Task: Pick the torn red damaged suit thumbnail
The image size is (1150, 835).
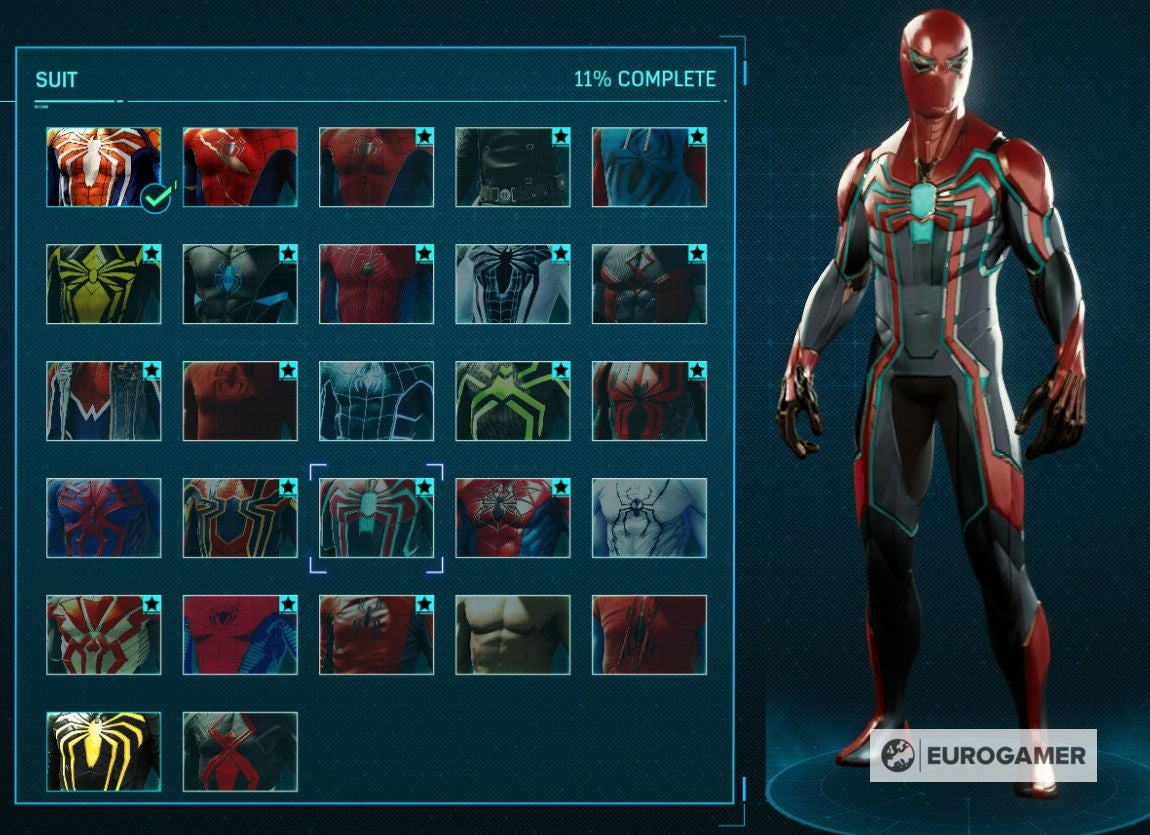Action: point(649,635)
